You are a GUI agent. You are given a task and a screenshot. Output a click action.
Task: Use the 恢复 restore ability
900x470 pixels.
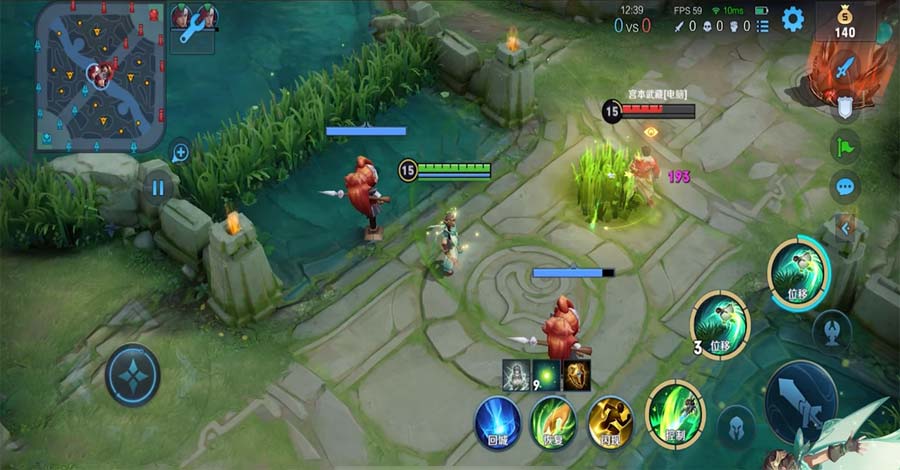click(x=553, y=421)
